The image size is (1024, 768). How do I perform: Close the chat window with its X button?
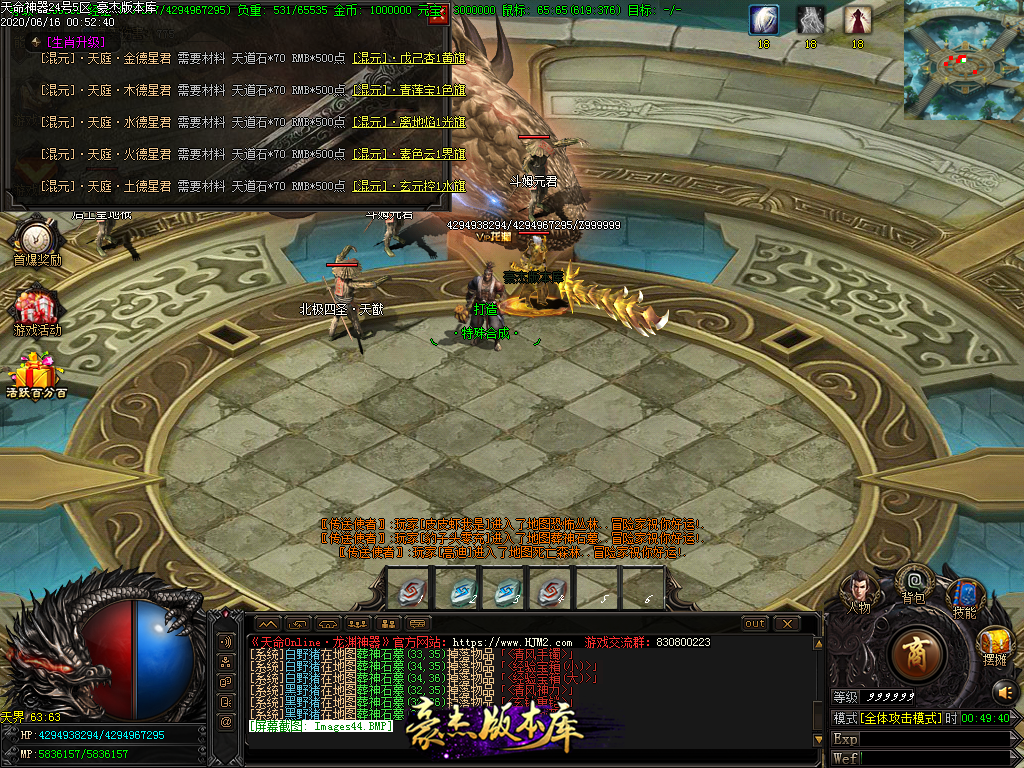787,623
